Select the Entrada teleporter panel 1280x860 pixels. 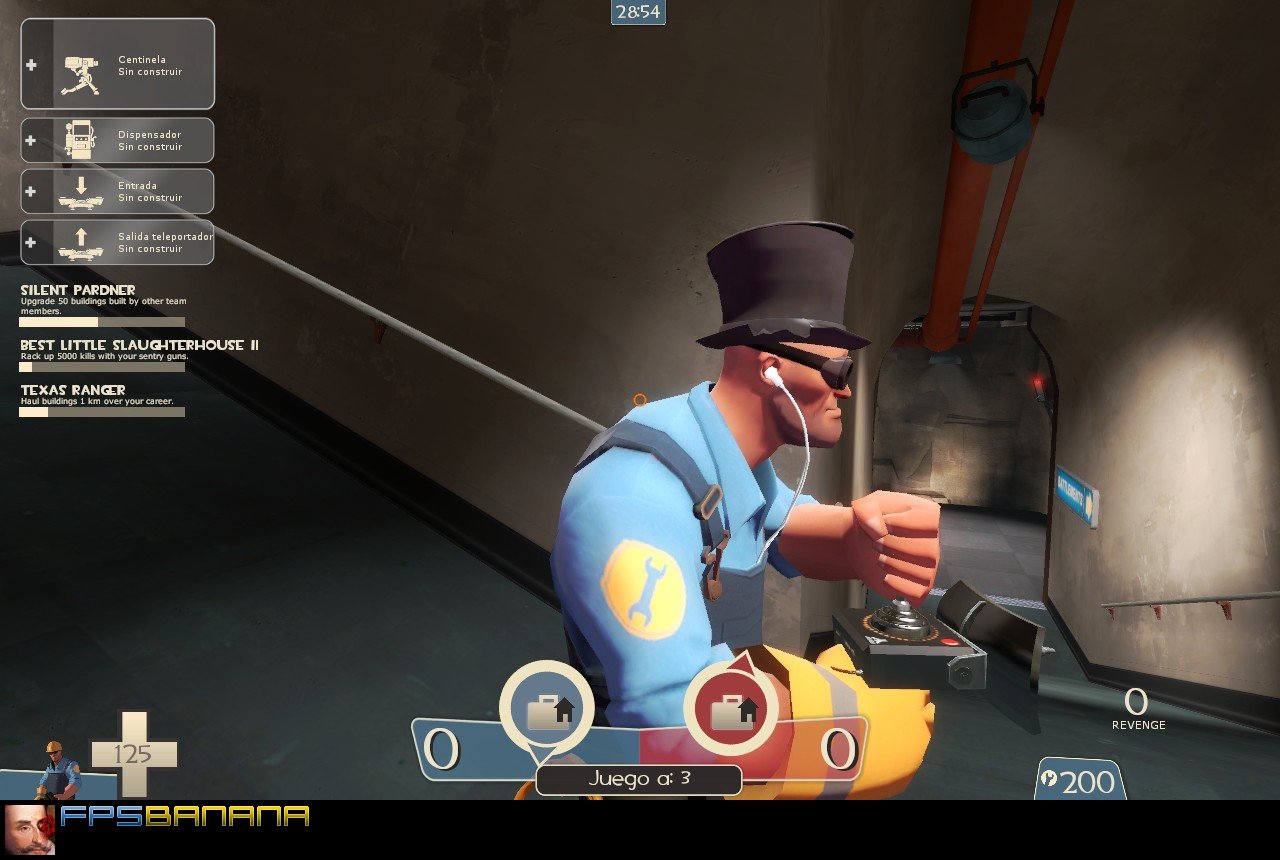117,191
